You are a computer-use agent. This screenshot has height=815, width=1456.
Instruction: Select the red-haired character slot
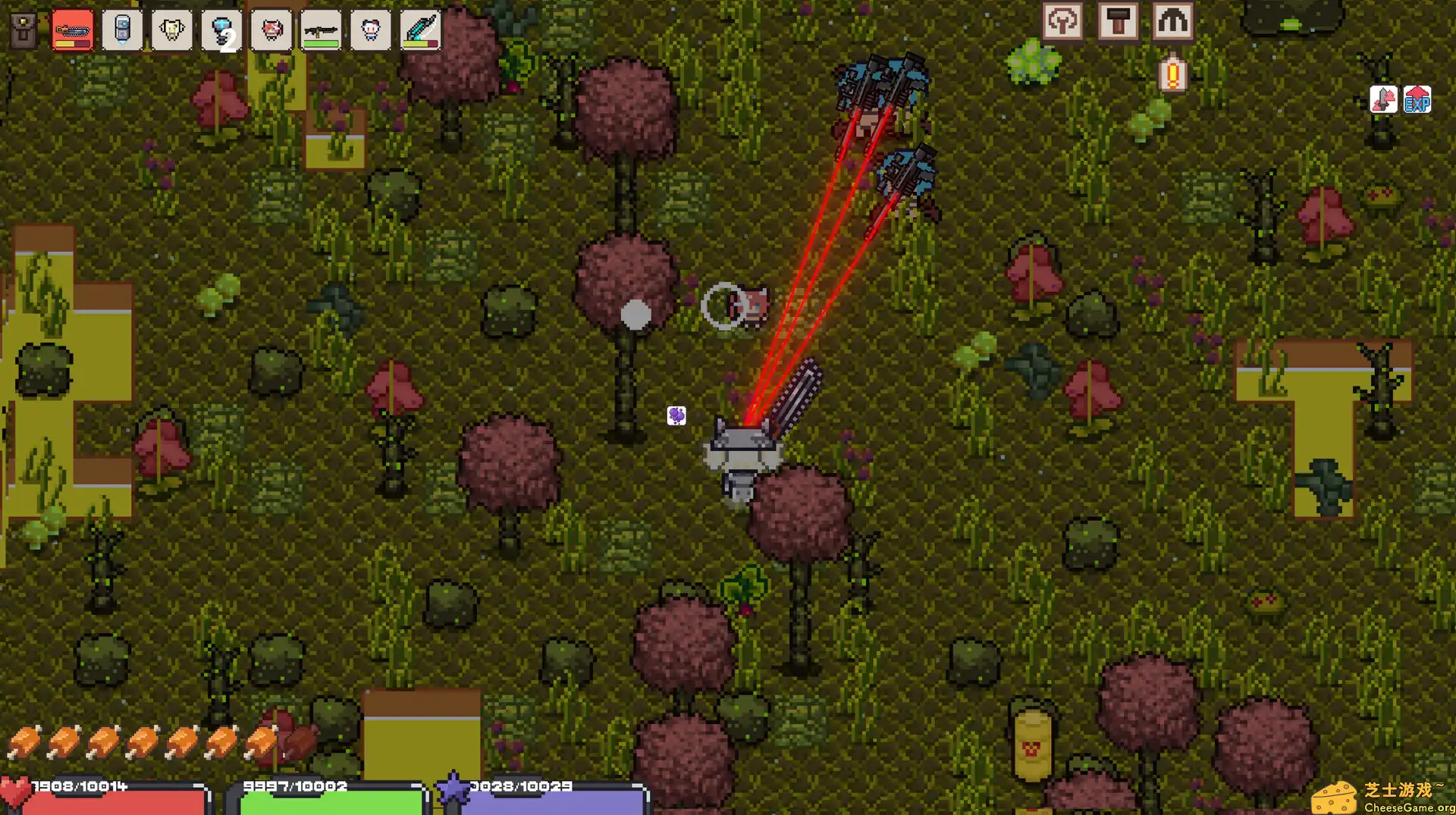pos(271,31)
